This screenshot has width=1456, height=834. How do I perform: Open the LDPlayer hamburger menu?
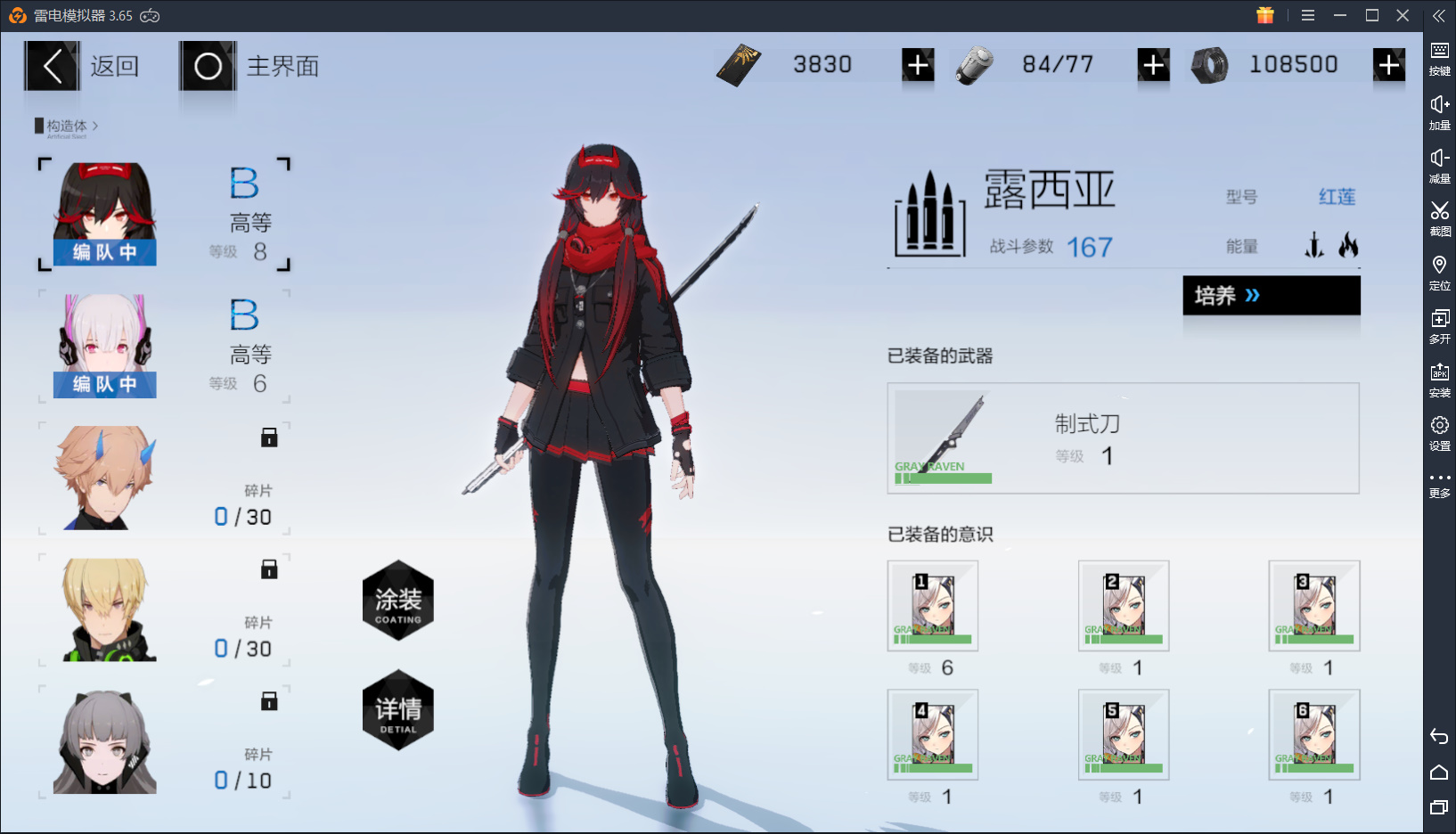1308,15
